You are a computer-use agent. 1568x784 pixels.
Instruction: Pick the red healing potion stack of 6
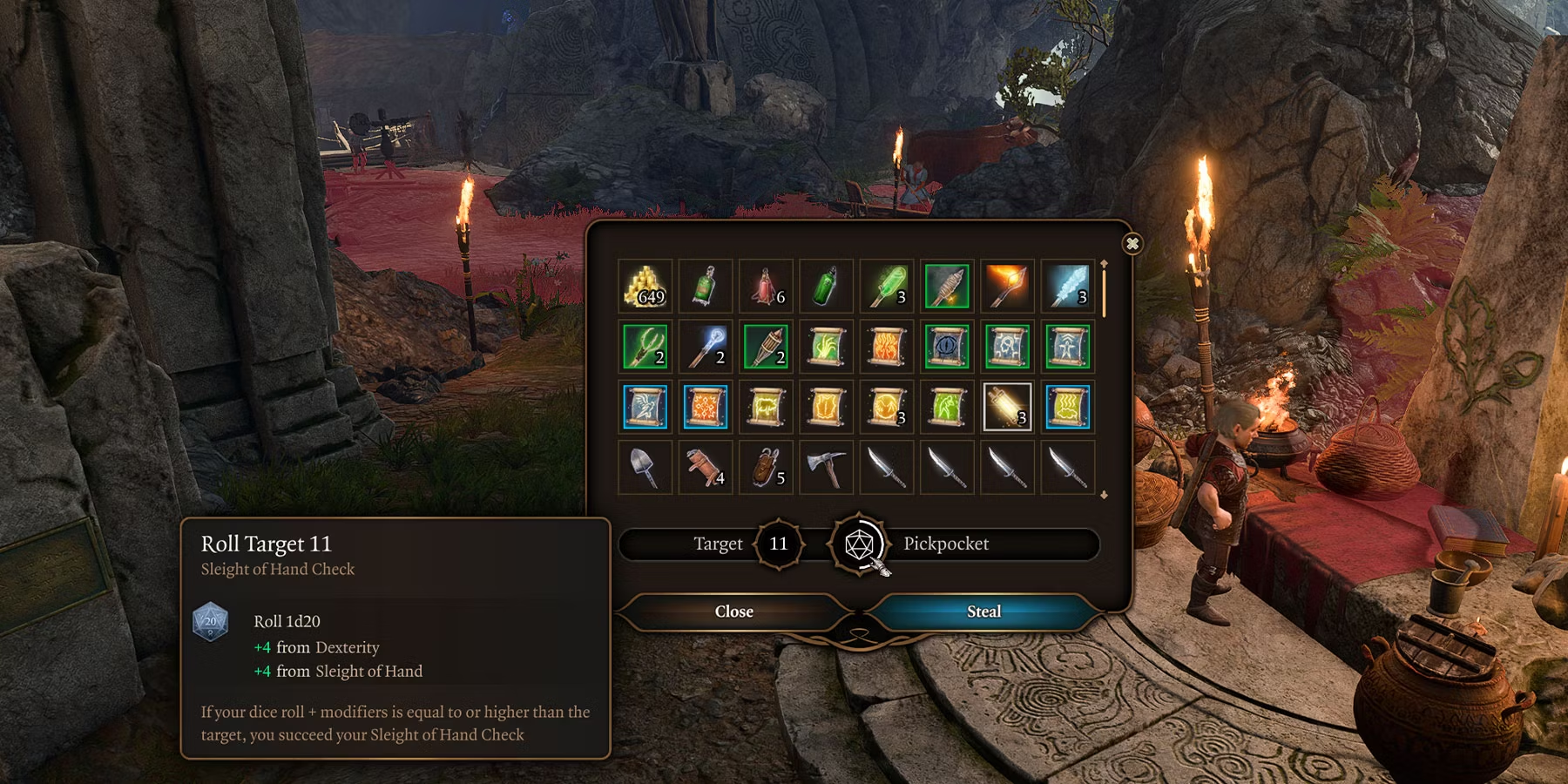click(x=766, y=286)
